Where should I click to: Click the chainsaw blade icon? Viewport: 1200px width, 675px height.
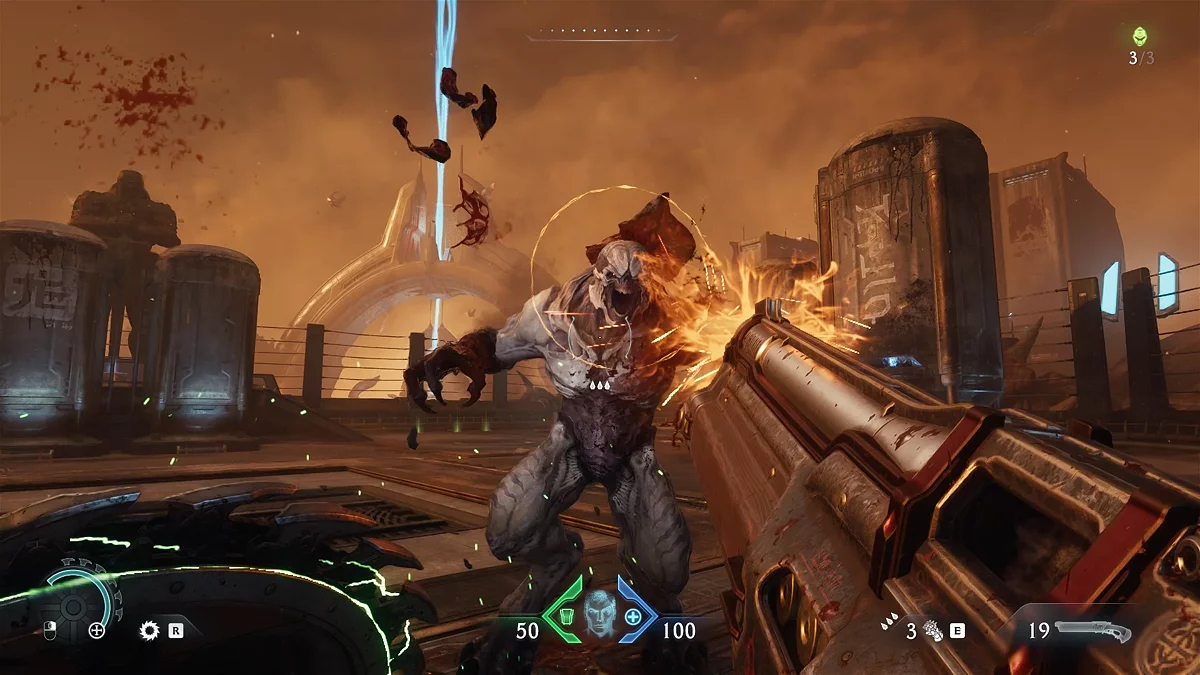[150, 630]
